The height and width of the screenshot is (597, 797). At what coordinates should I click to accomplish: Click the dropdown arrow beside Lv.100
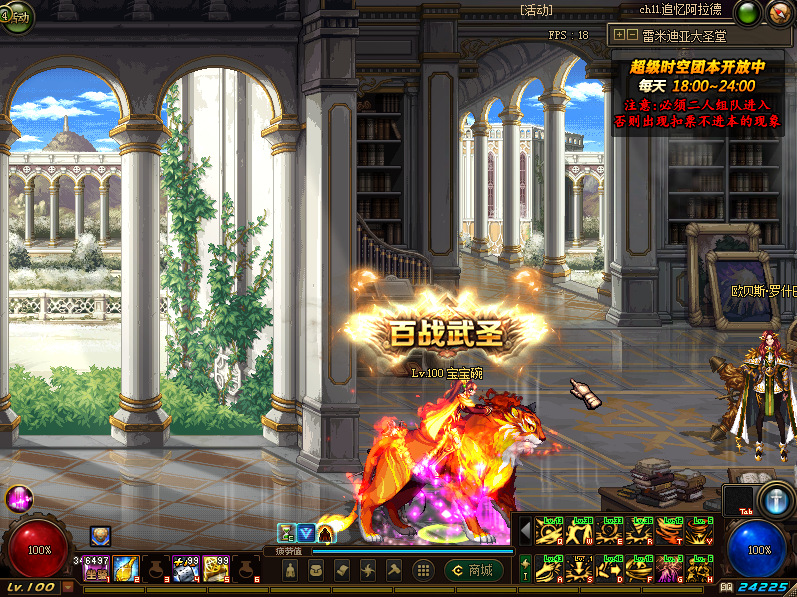67,588
